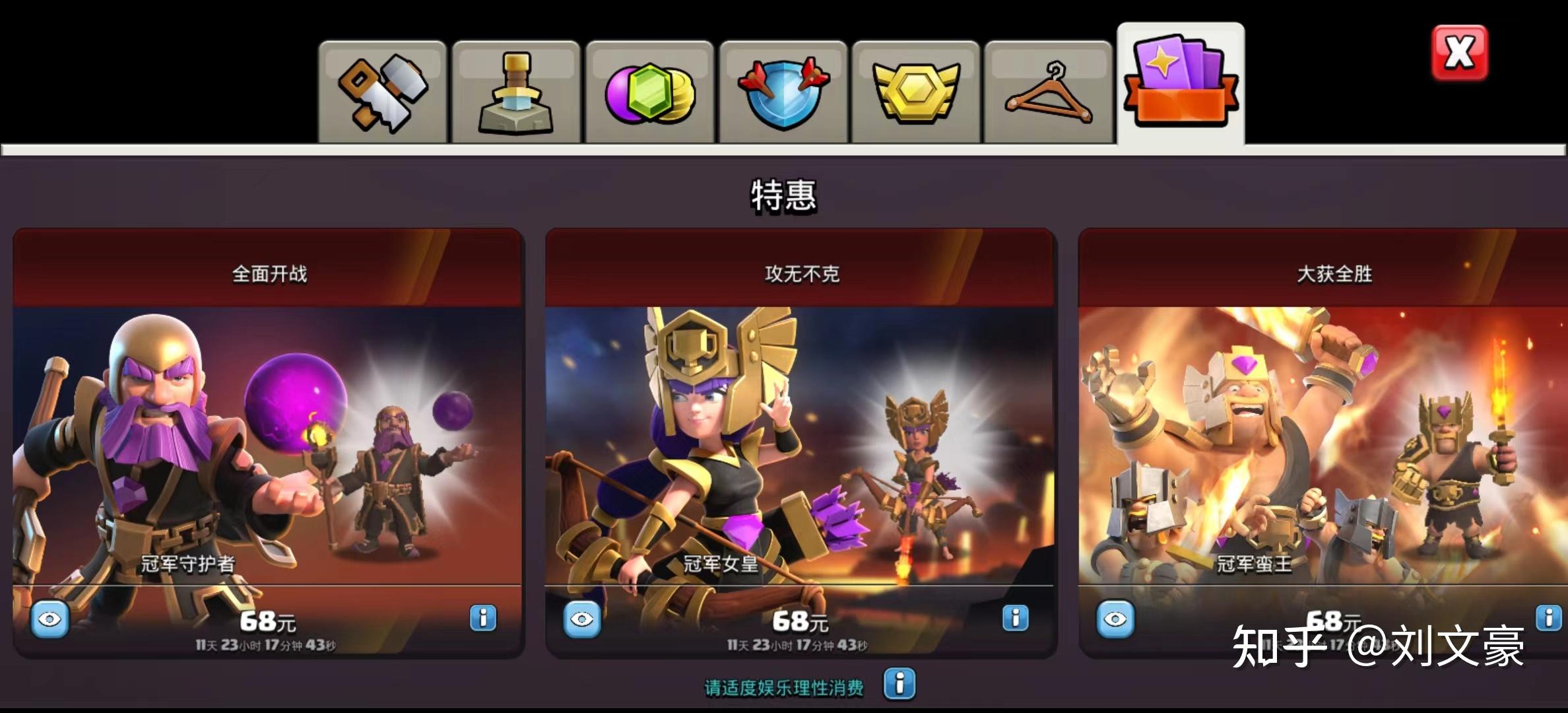The height and width of the screenshot is (713, 1568).
Task: Show info for the 攻无不克 offer
Action: pyautogui.click(x=1015, y=618)
